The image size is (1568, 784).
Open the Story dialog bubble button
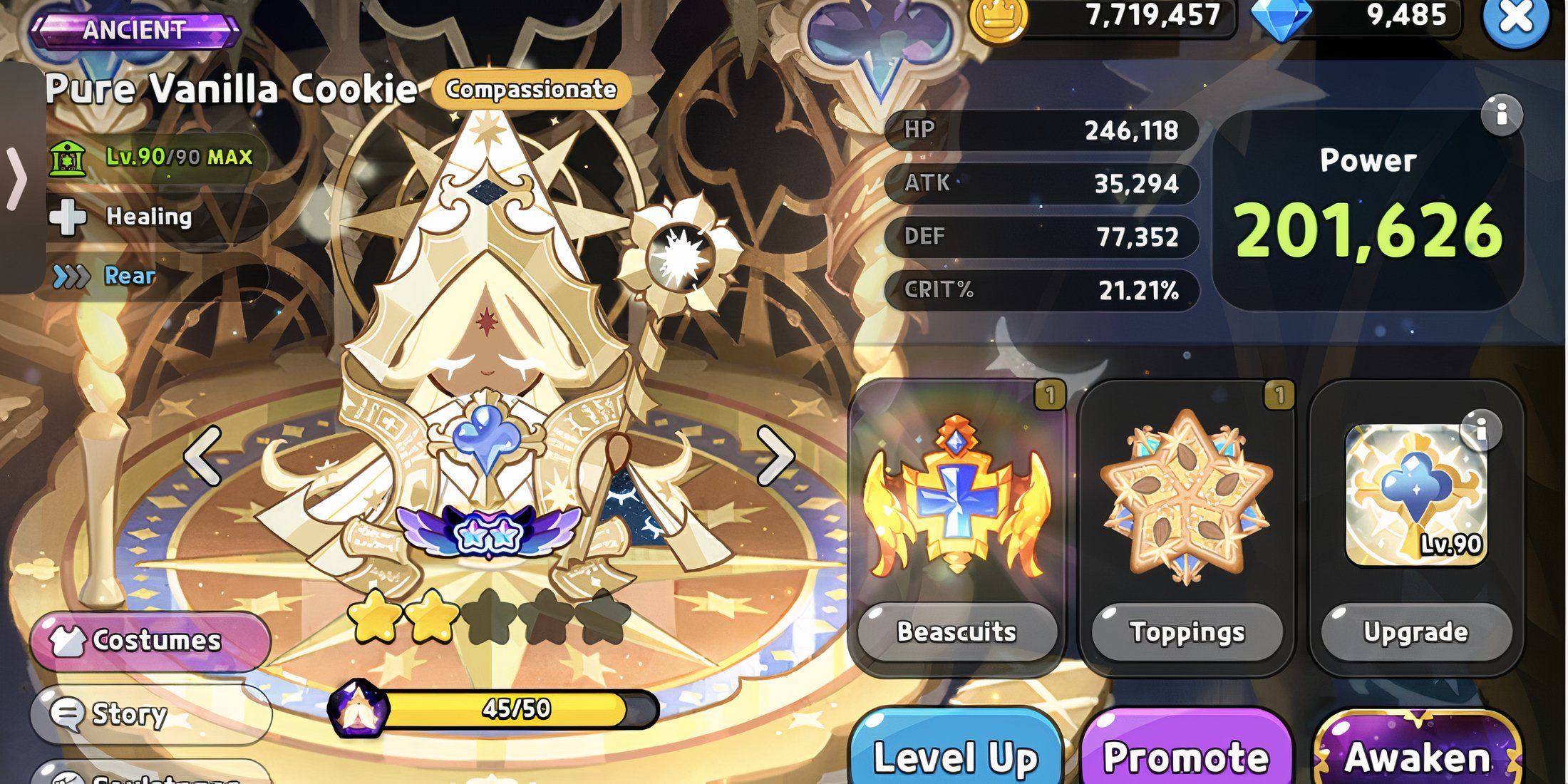(x=68, y=715)
